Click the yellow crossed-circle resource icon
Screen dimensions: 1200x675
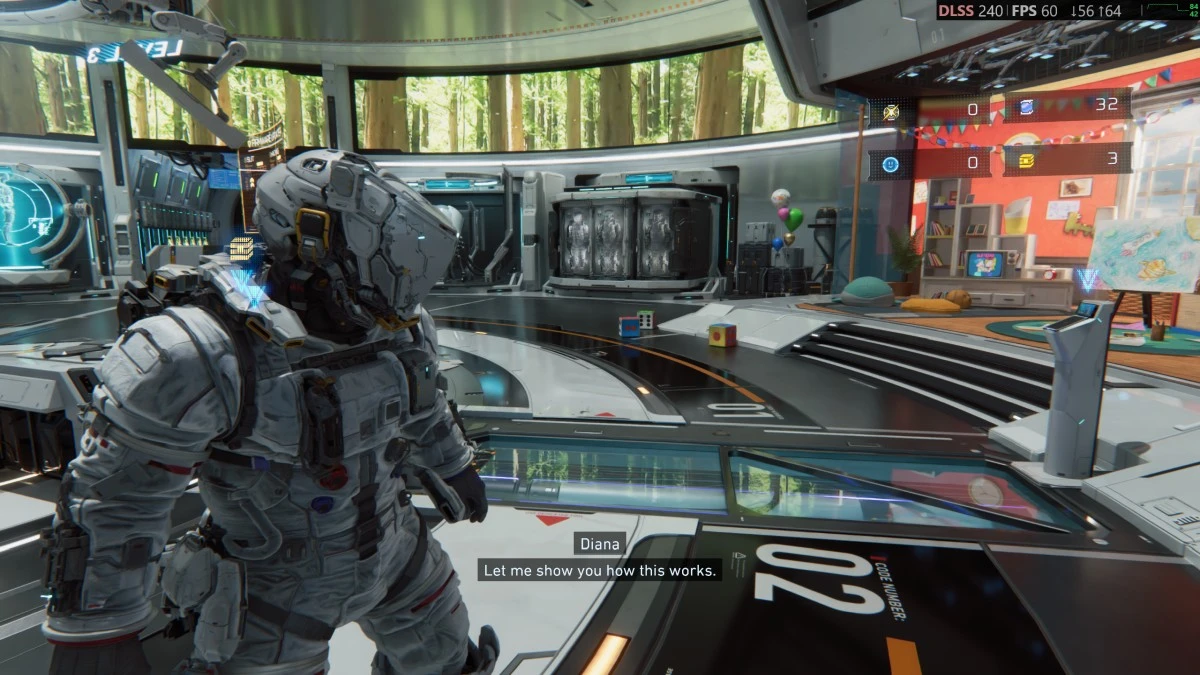click(891, 112)
